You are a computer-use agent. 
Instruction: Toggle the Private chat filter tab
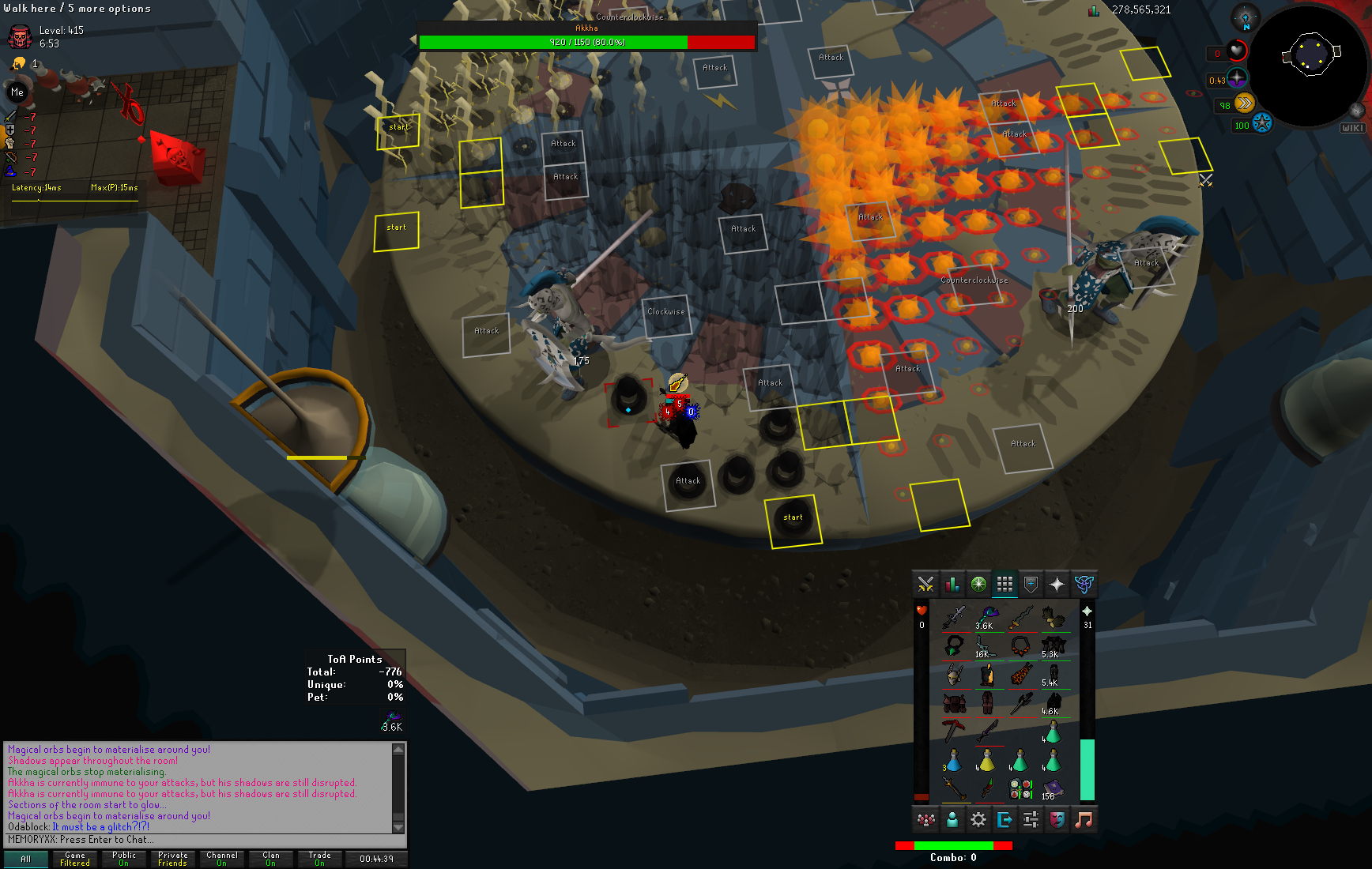[172, 859]
